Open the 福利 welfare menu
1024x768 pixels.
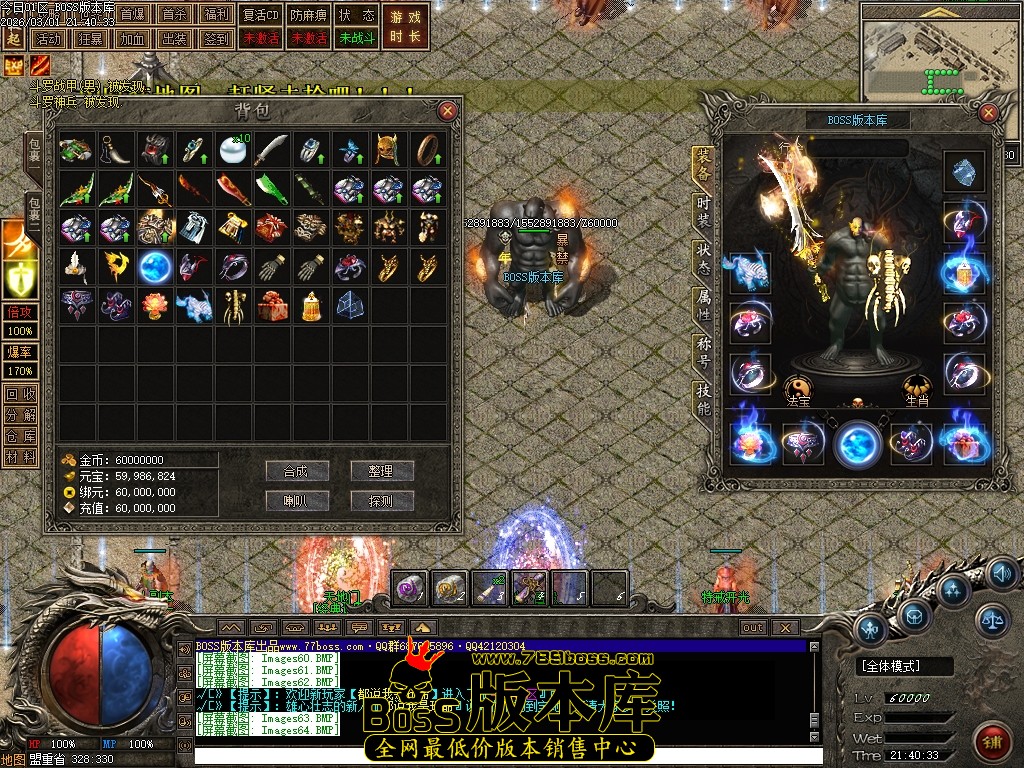pos(215,15)
